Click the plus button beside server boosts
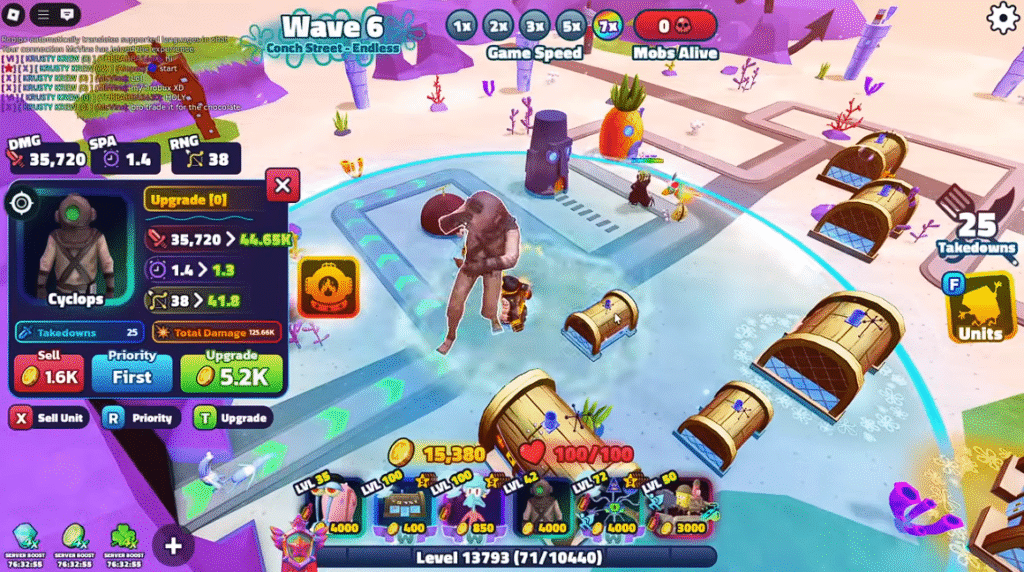Viewport: 1024px width, 572px height. 173,545
